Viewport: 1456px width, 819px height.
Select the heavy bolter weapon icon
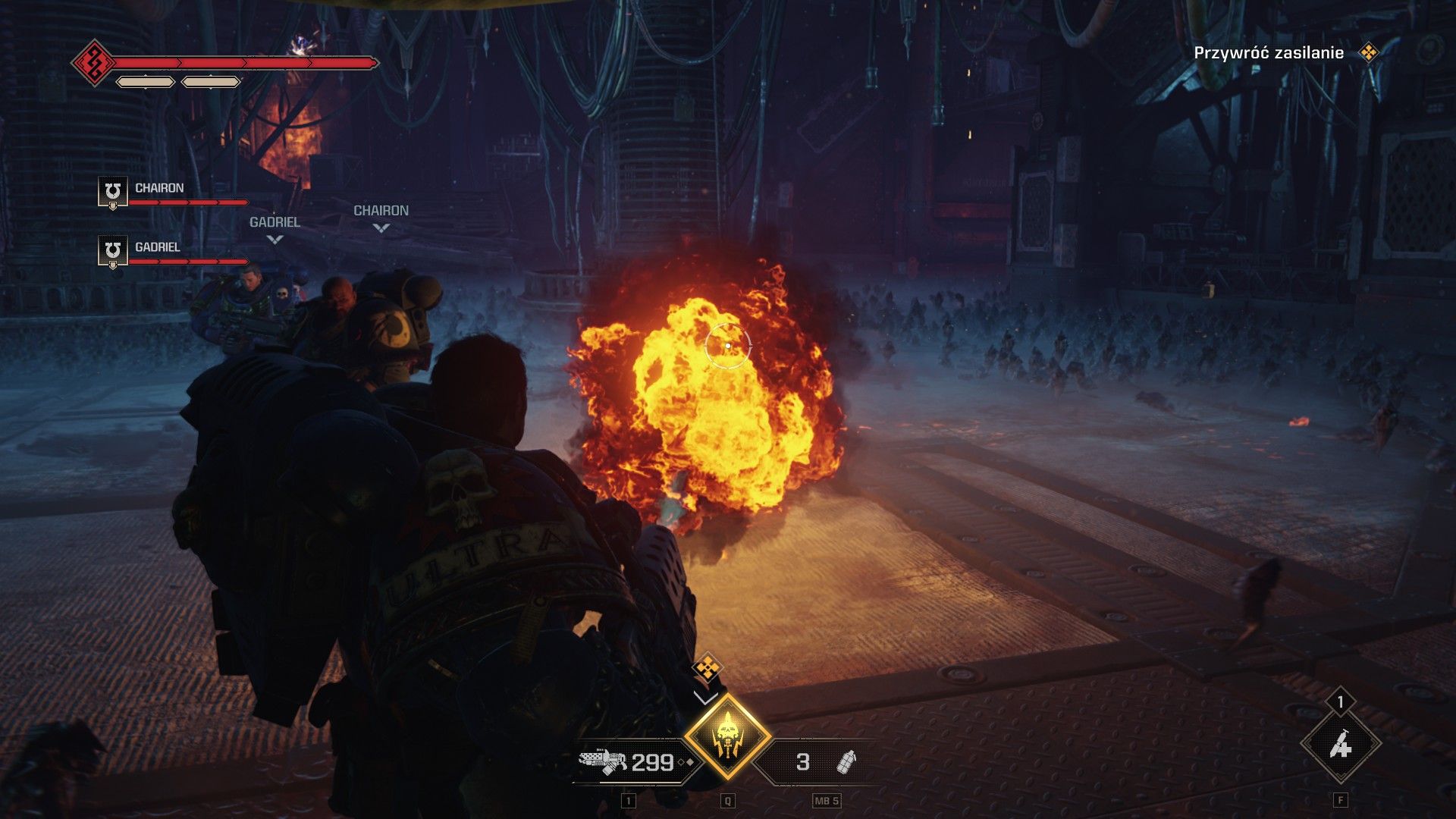pos(602,761)
